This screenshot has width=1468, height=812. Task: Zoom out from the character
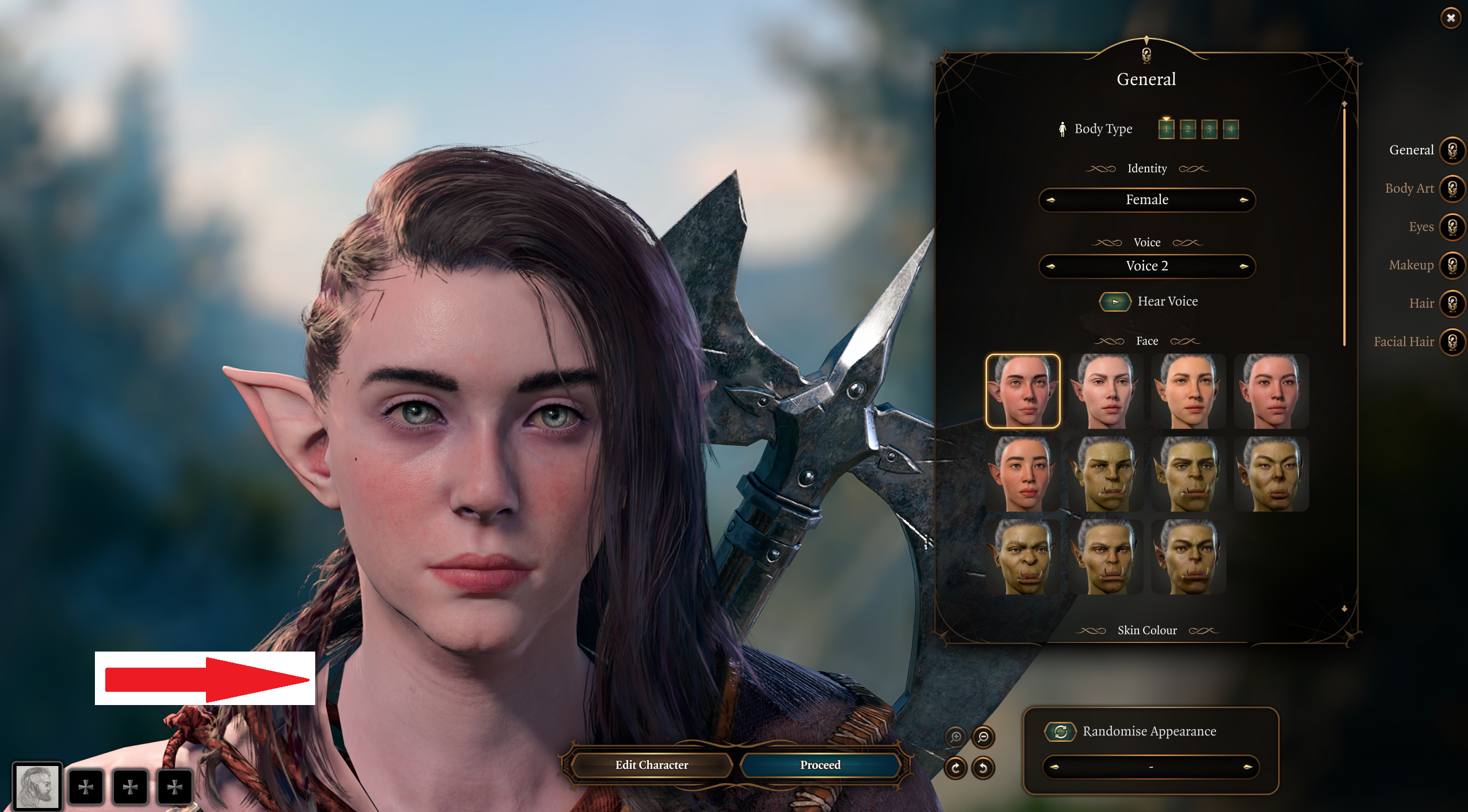pyautogui.click(x=983, y=737)
